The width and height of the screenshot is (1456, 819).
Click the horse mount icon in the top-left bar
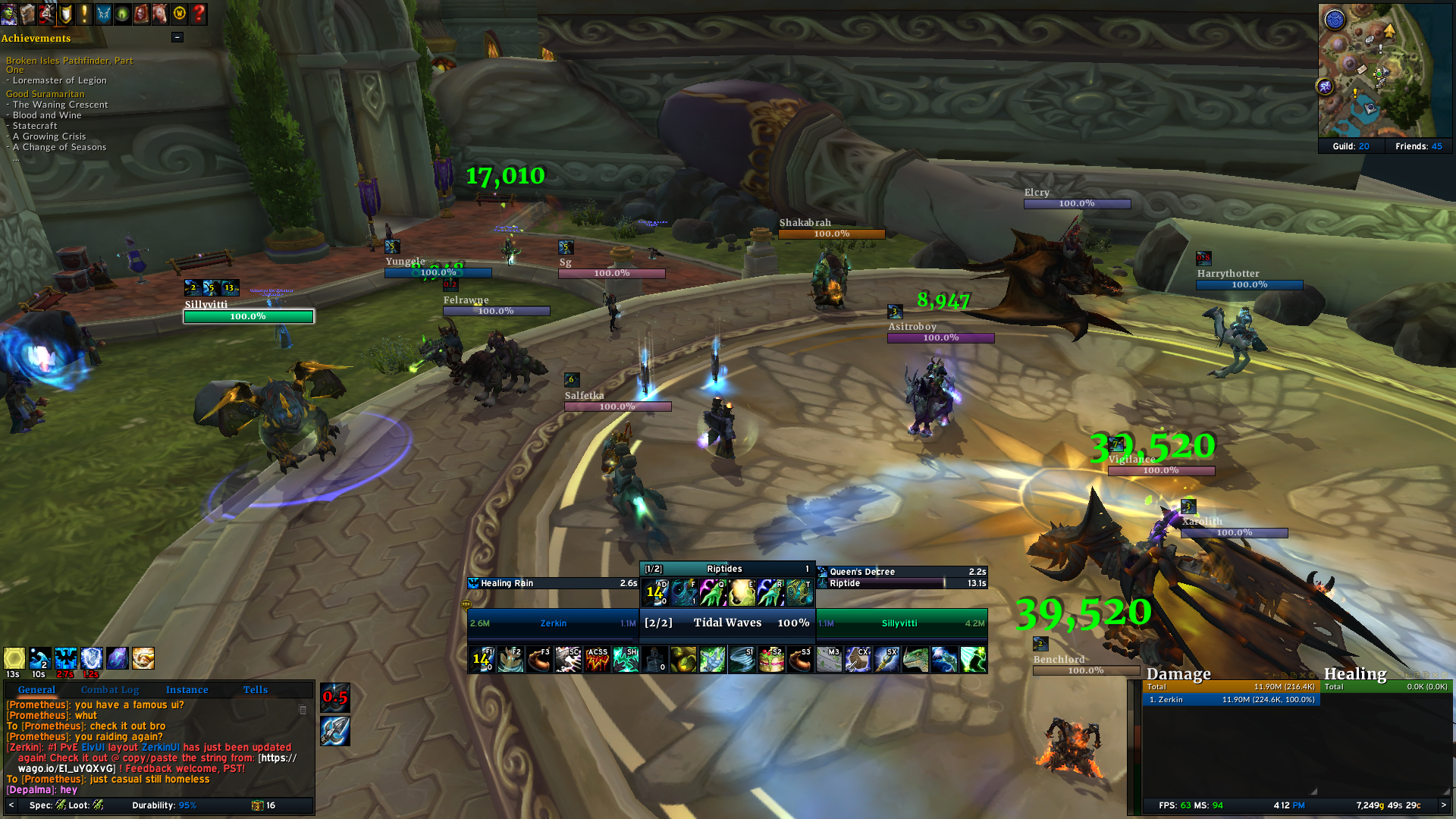pos(160,13)
